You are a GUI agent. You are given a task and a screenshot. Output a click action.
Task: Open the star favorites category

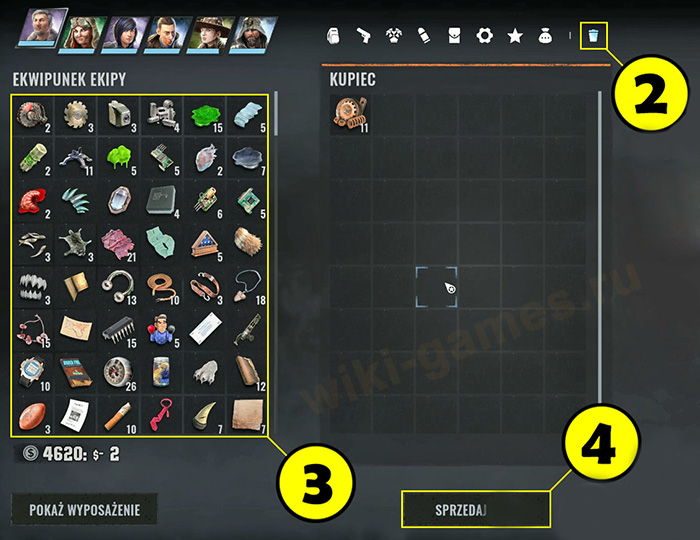515,36
